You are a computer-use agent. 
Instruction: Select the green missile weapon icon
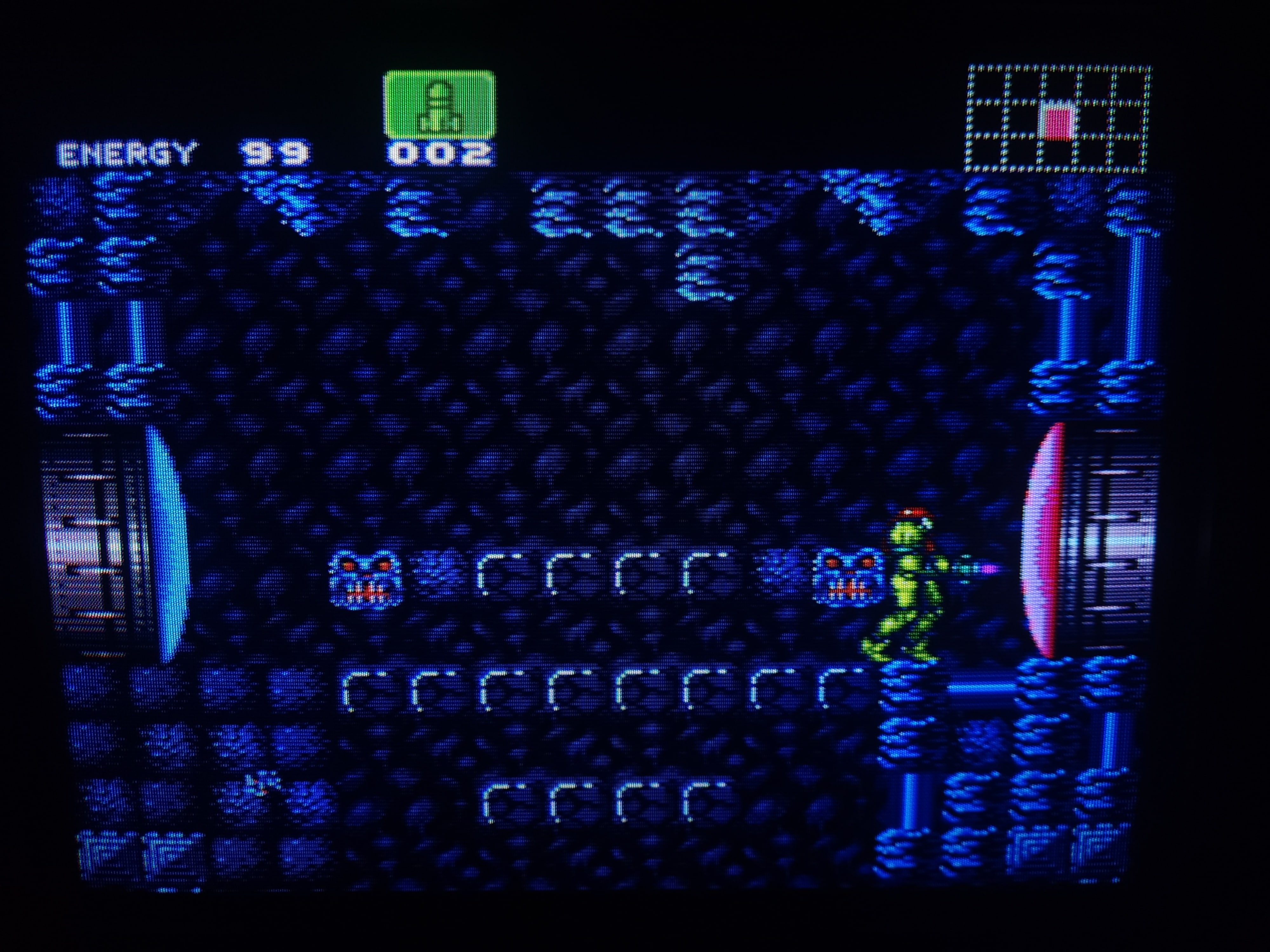(439, 105)
